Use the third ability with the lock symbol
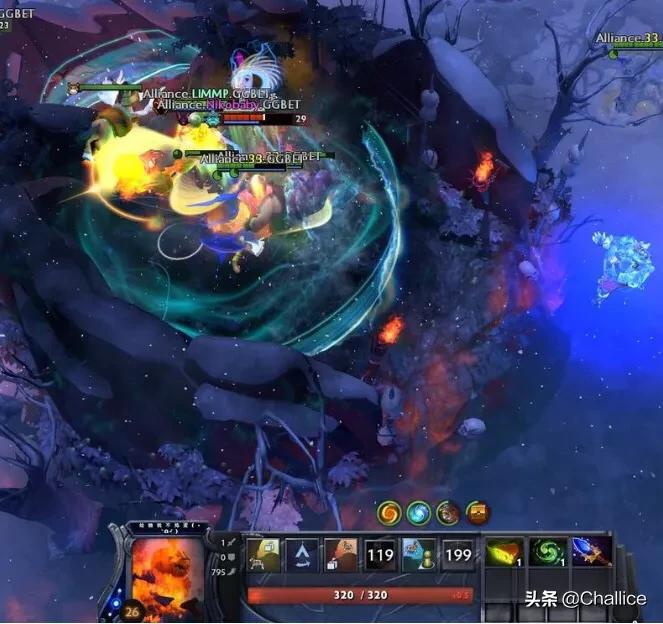 click(341, 553)
